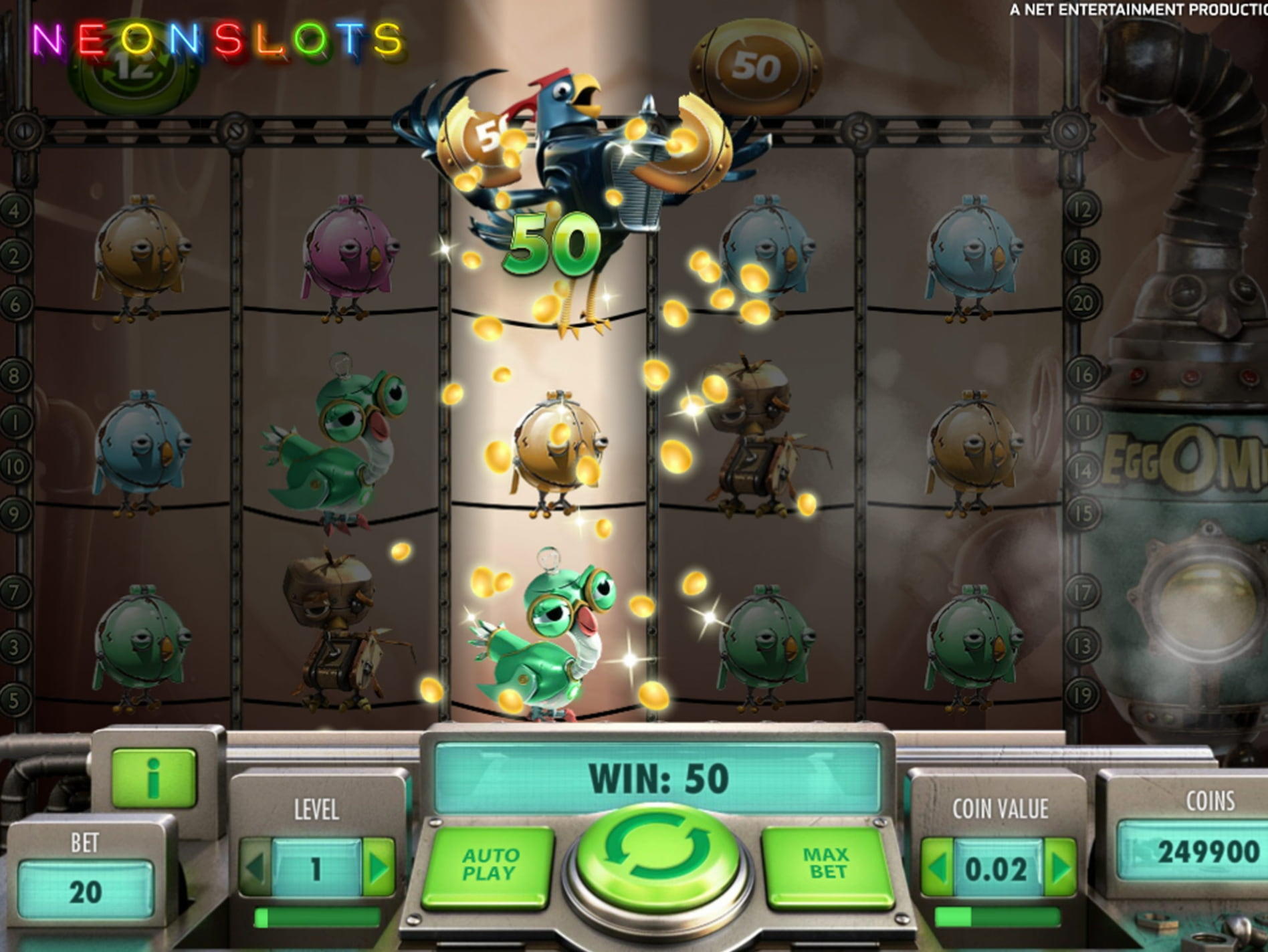Viewport: 1268px width, 952px height.
Task: Pick payline number 8 marker
Action: (15, 375)
